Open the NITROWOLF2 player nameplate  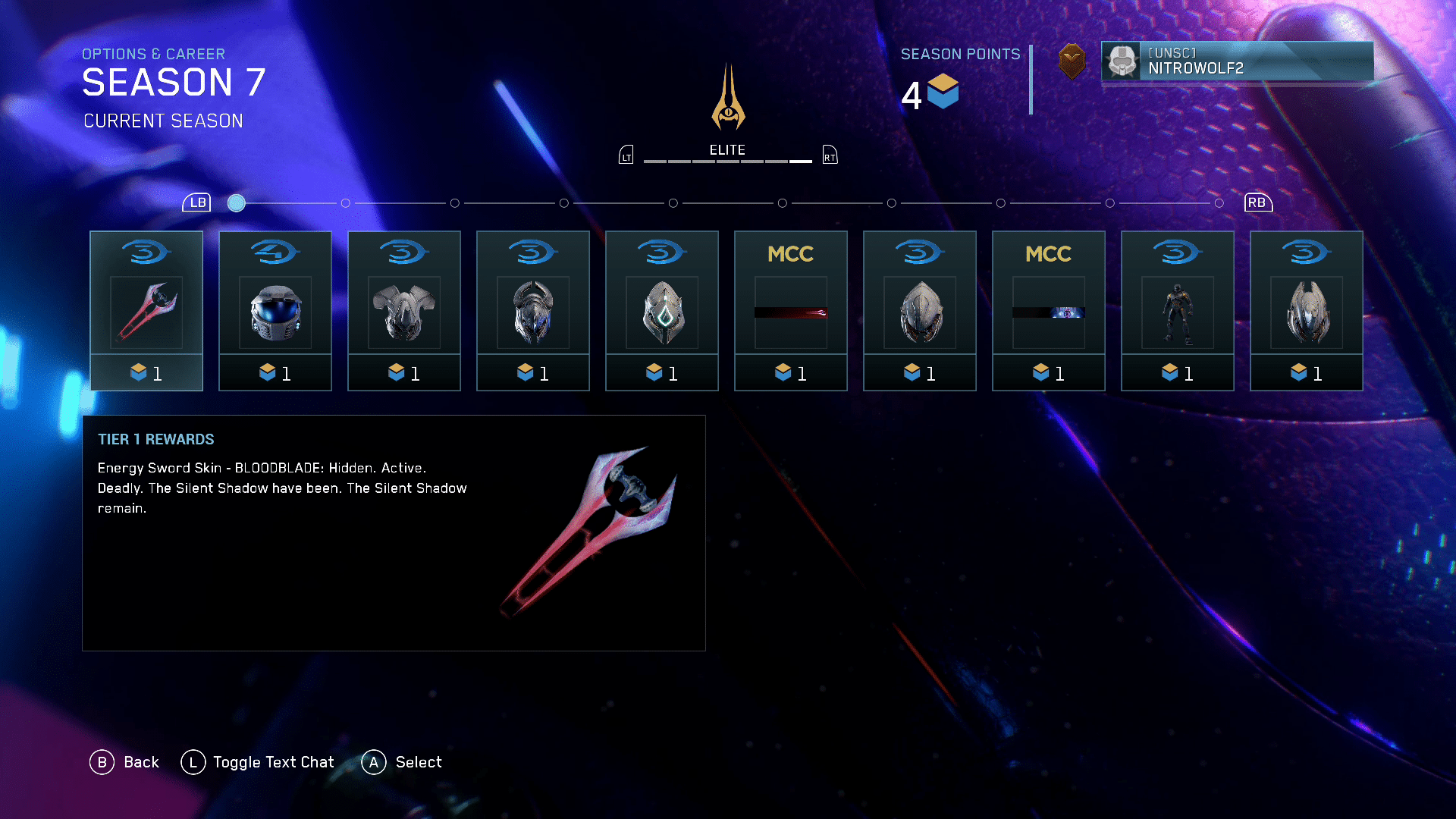tap(1237, 61)
